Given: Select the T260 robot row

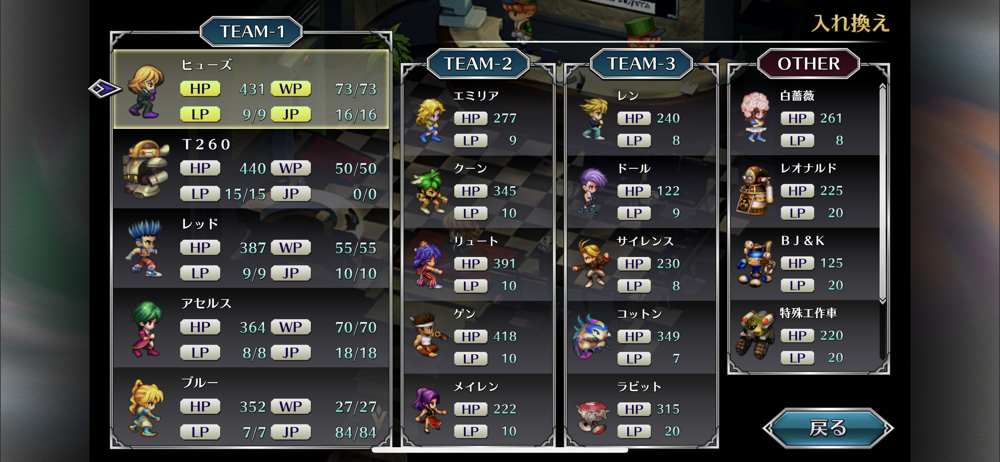Looking at the screenshot, I should 251,168.
